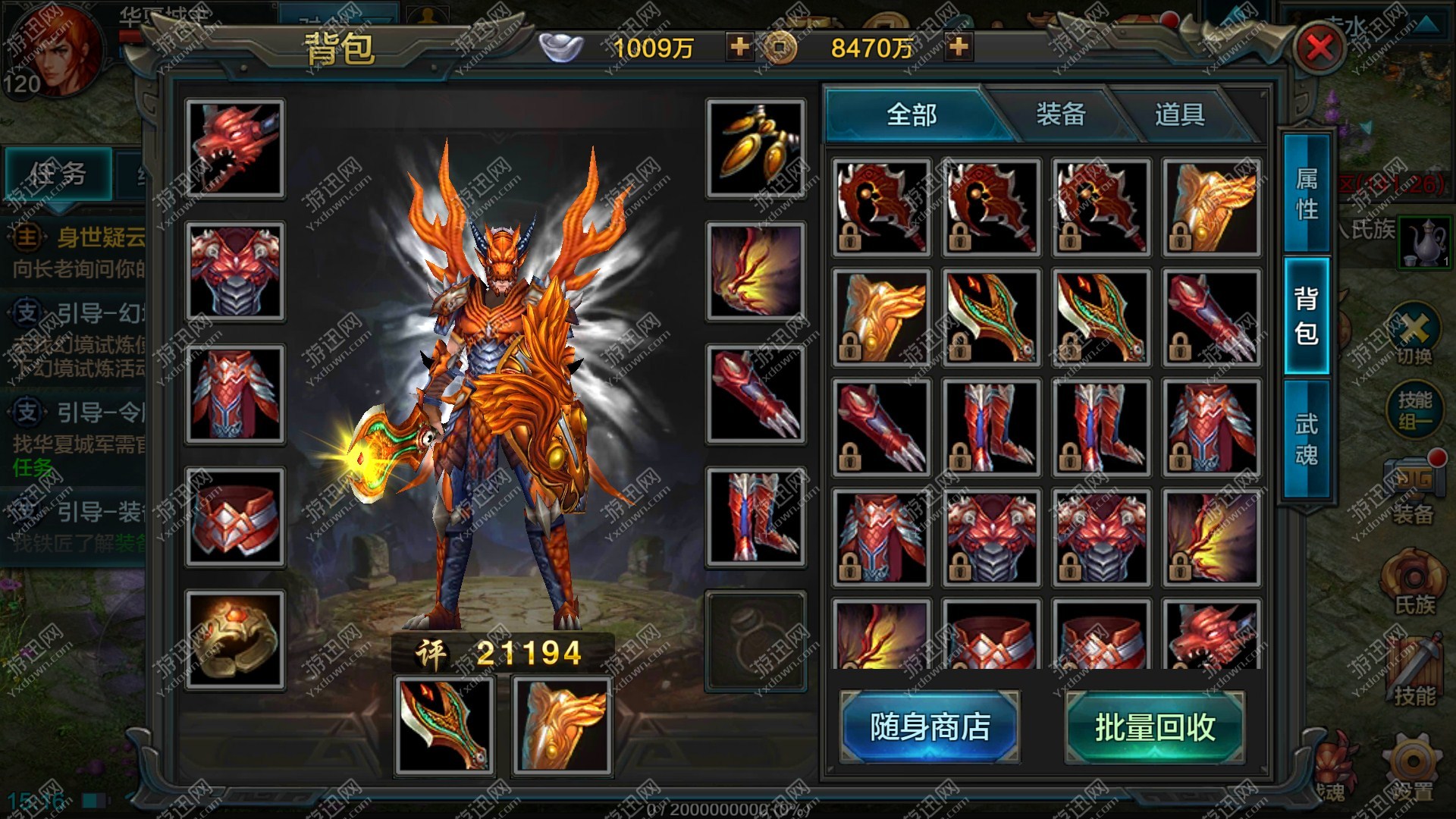The height and width of the screenshot is (819, 1456).
Task: Close the backpack window
Action: (1319, 48)
